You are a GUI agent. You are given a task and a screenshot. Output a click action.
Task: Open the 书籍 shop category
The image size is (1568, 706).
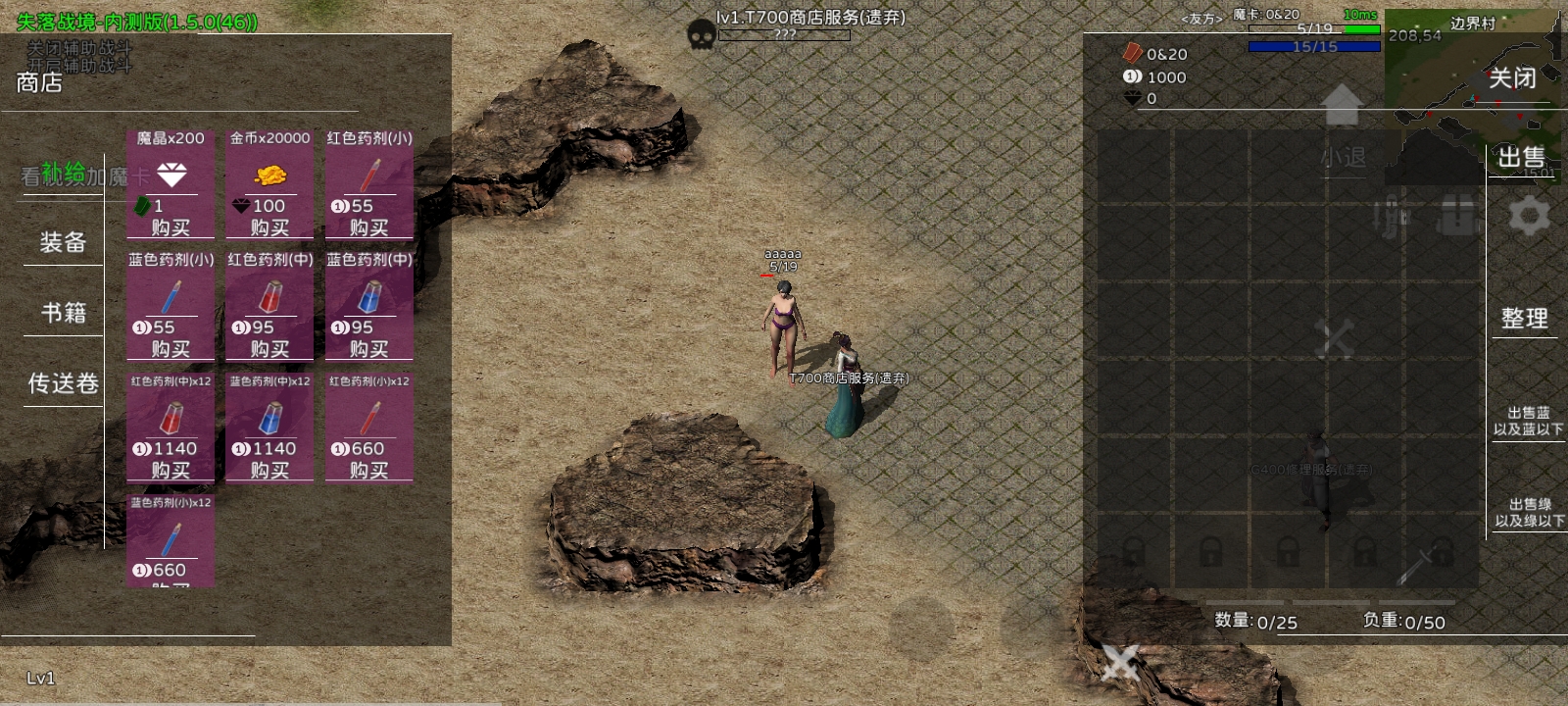click(64, 313)
